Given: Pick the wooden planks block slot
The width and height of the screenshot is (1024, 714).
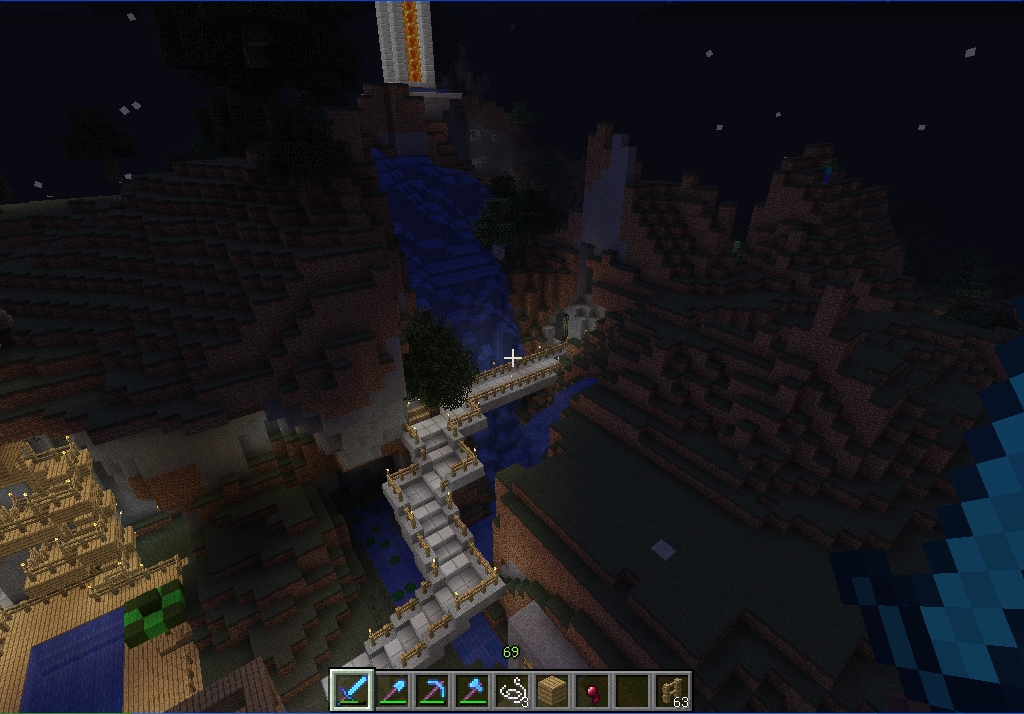Looking at the screenshot, I should click(x=552, y=690).
